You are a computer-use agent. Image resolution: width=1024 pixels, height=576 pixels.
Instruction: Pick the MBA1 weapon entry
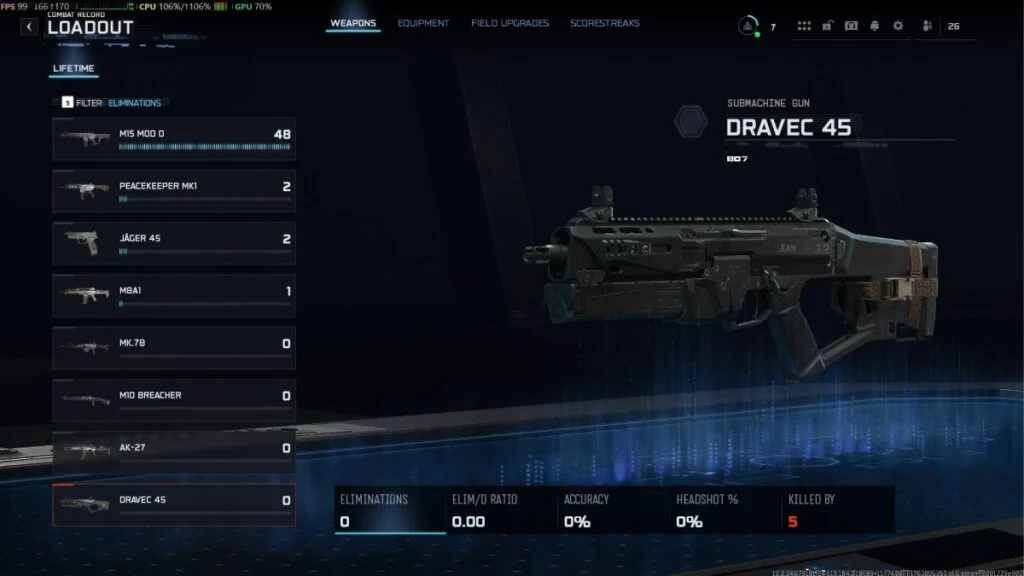tap(174, 296)
